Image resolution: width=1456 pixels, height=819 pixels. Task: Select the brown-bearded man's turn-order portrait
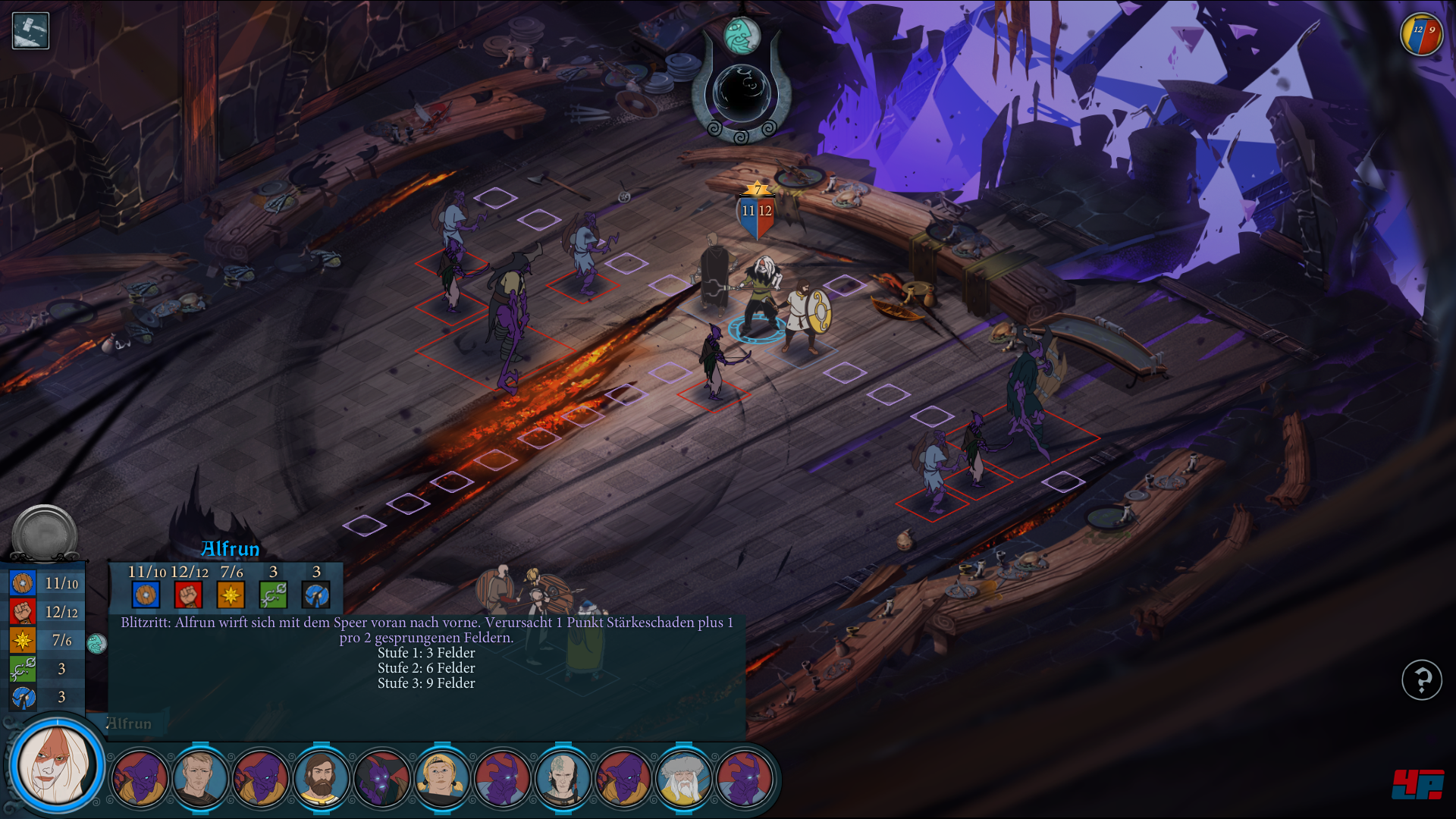click(322, 778)
